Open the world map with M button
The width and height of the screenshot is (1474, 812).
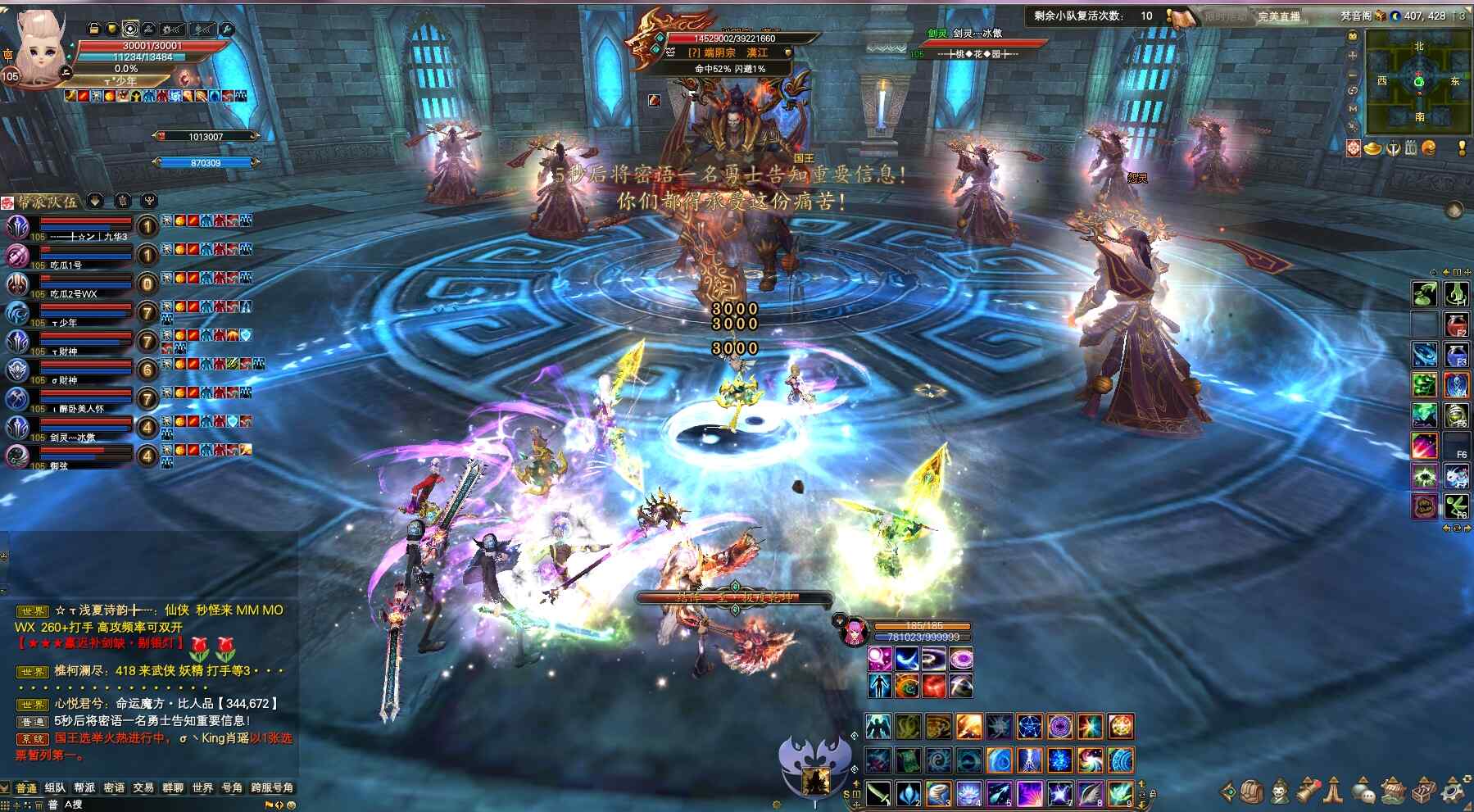pyautogui.click(x=1353, y=108)
